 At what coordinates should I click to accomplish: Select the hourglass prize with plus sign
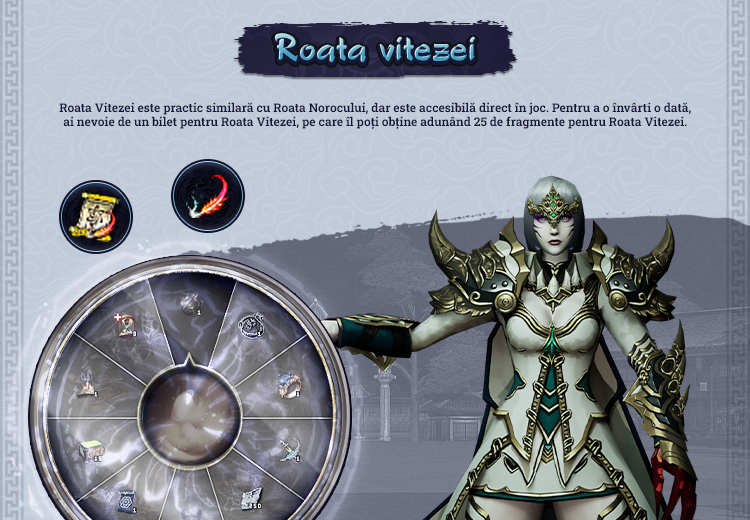(x=128, y=324)
